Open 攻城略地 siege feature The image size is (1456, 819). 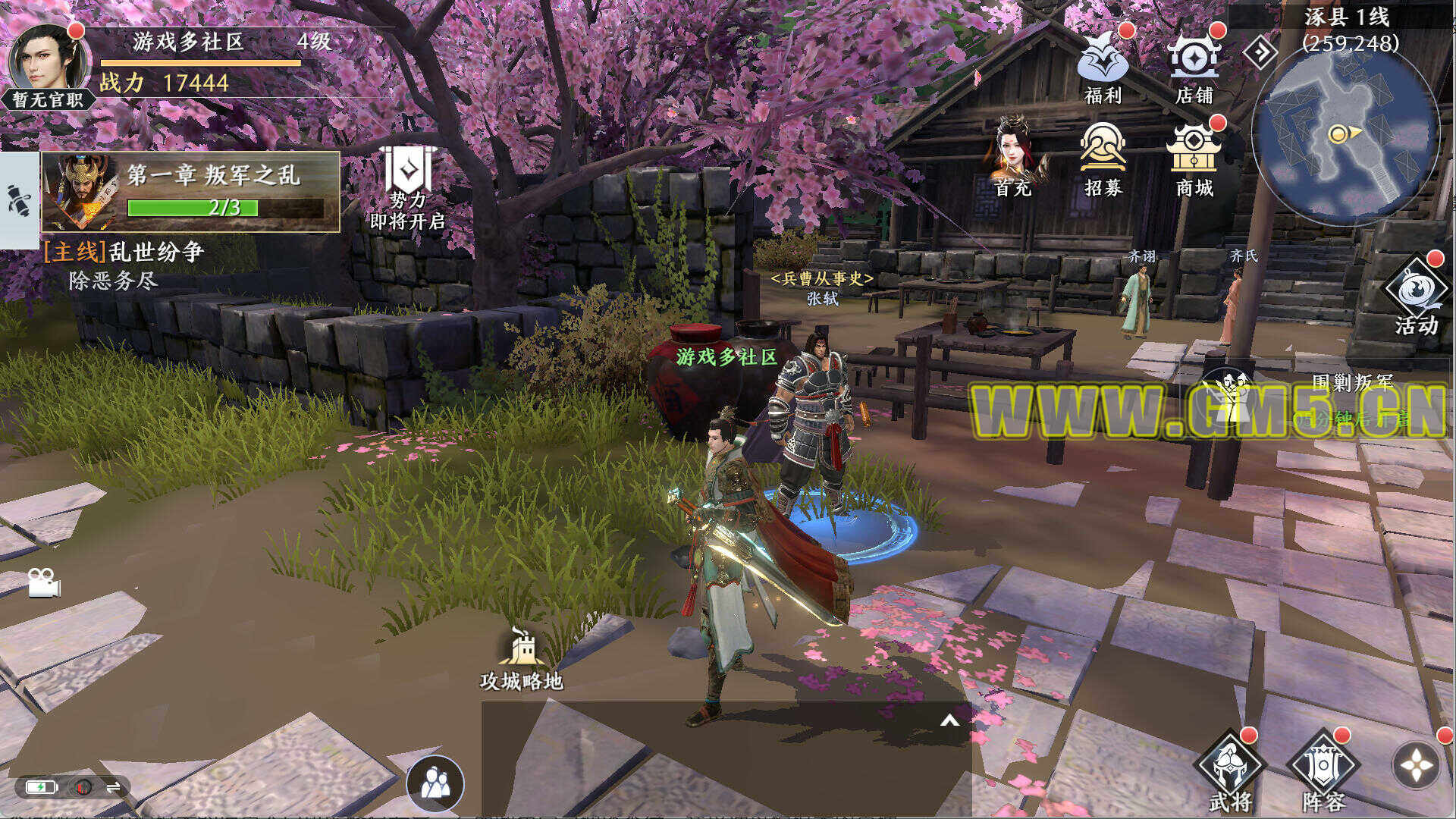point(522,660)
